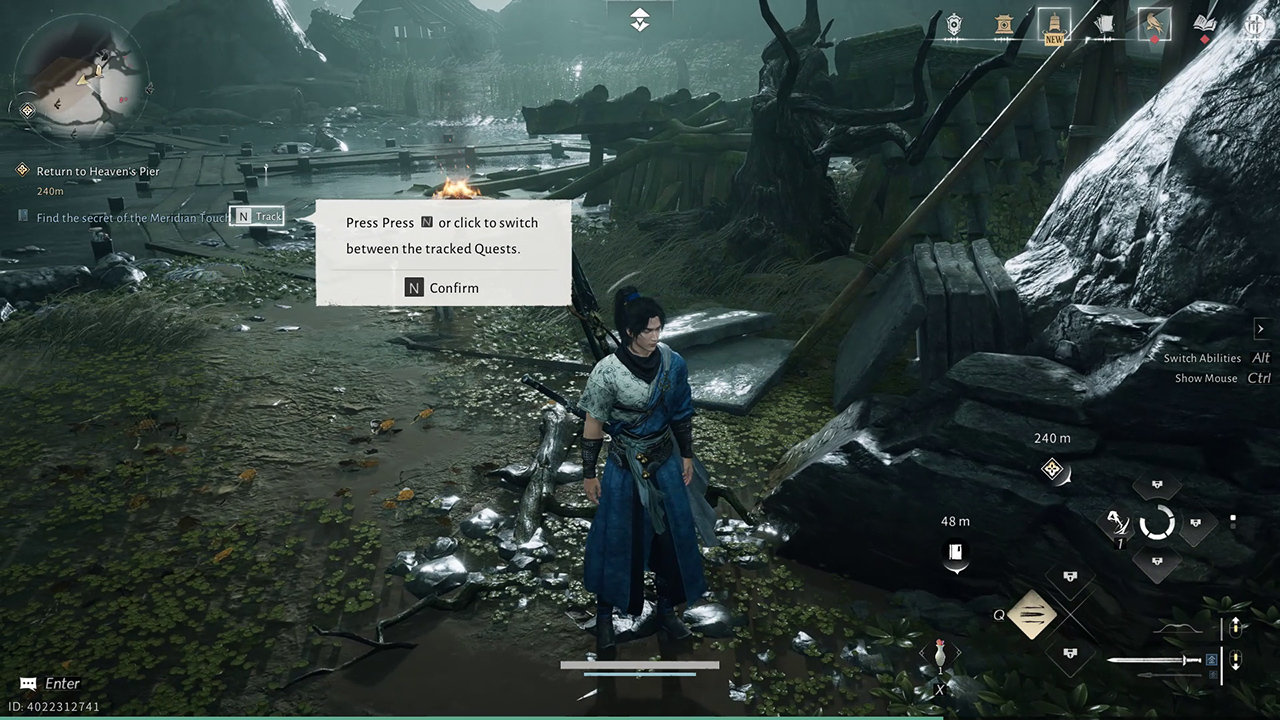Open the shield emblem icon in top bar
This screenshot has height=720, width=1280.
tap(954, 24)
